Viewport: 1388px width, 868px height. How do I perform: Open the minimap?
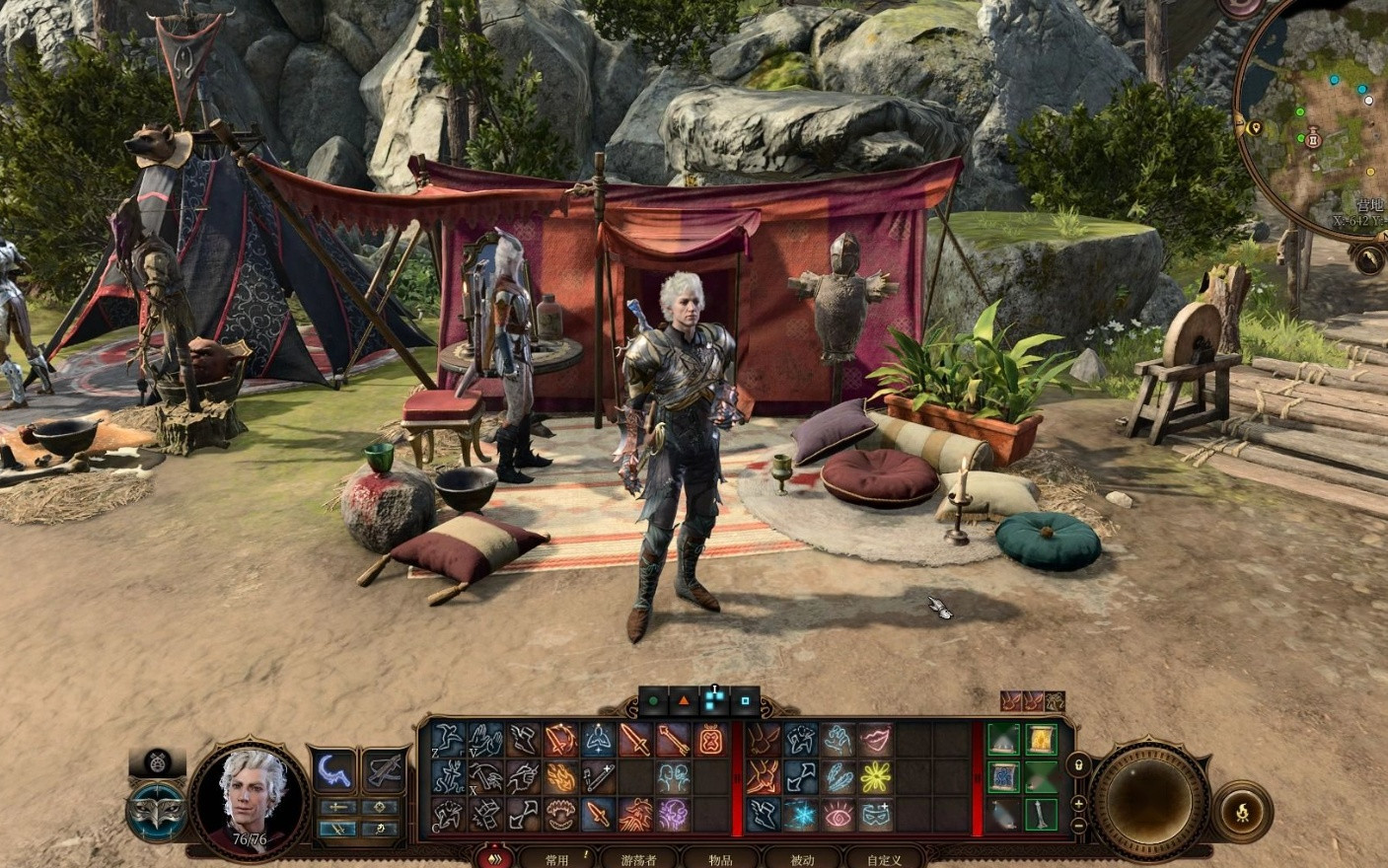tap(1322, 118)
